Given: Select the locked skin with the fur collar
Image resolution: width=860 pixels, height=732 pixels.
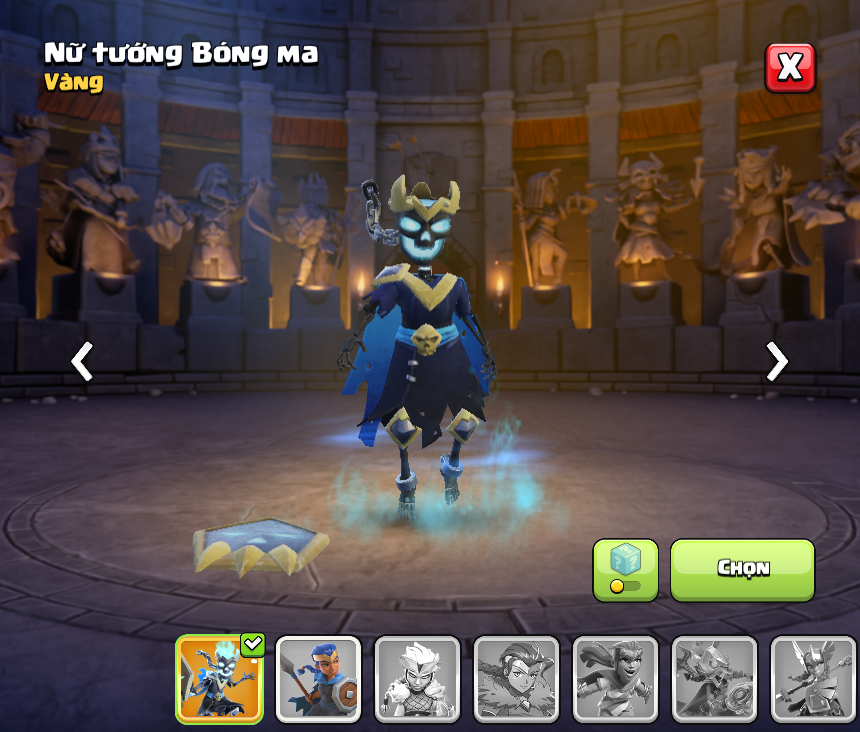Looking at the screenshot, I should coord(516,679).
